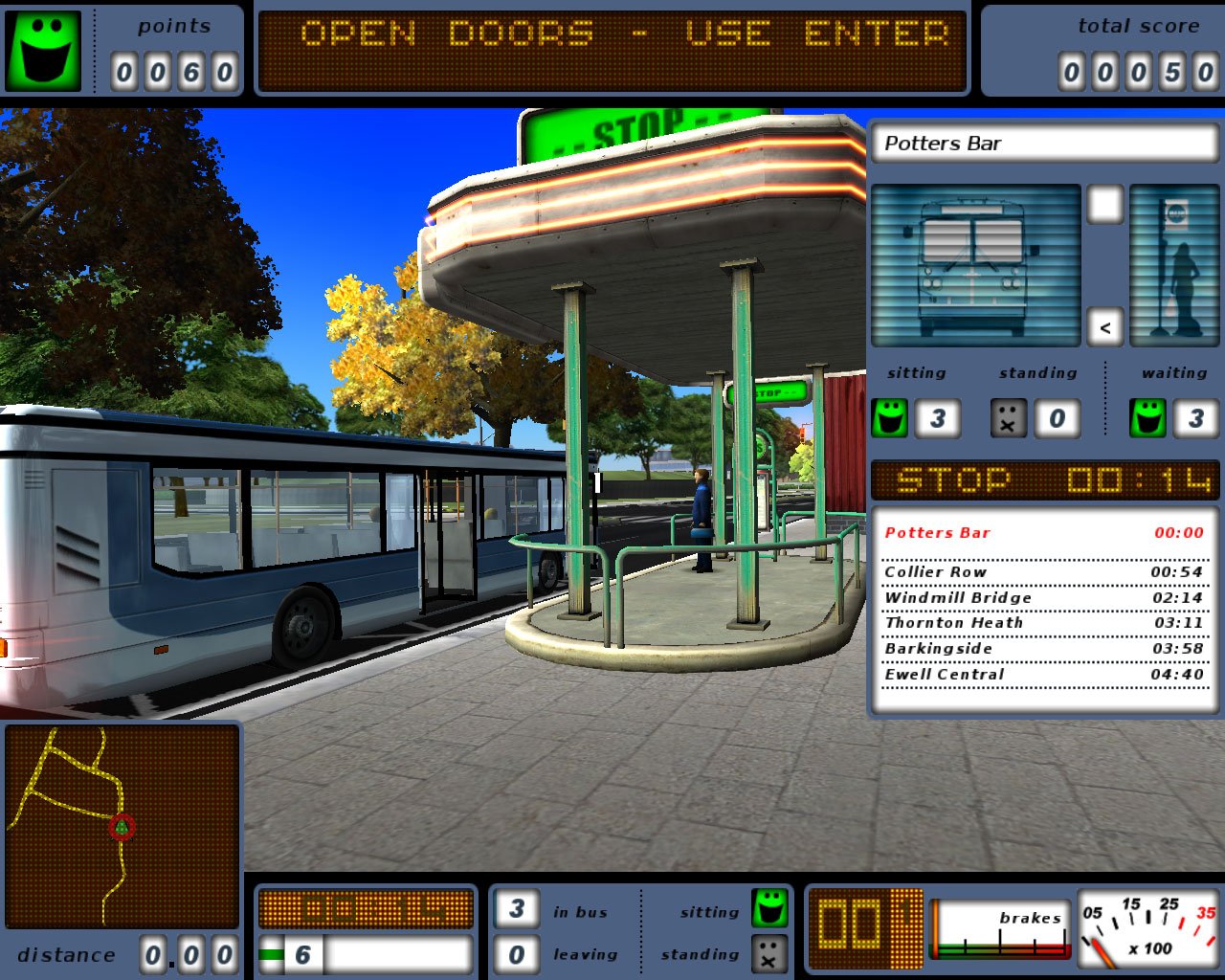The width and height of the screenshot is (1225, 980).
Task: Click the Potters Bar stop name field
Action: point(1043,144)
